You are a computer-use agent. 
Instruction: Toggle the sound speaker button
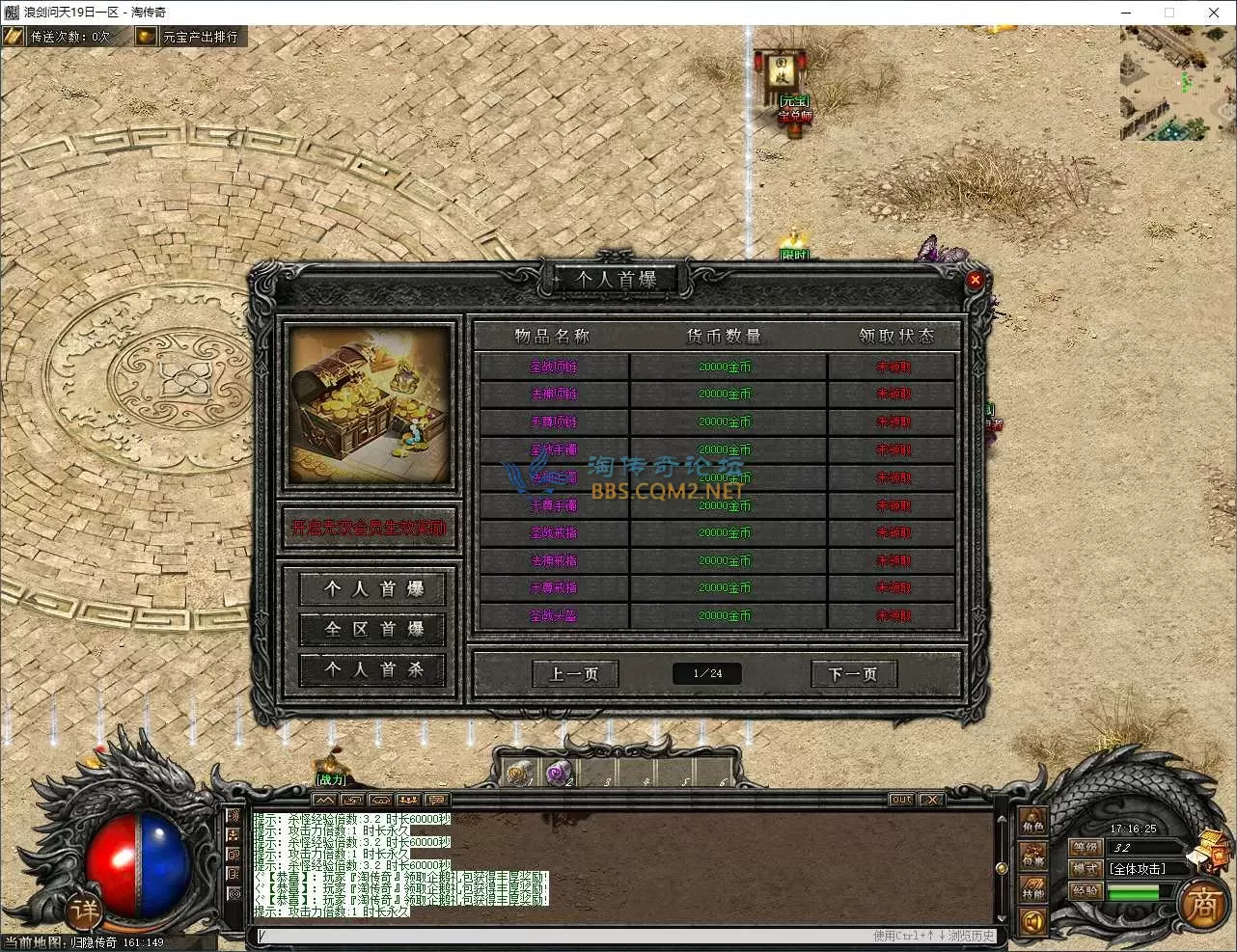1032,923
